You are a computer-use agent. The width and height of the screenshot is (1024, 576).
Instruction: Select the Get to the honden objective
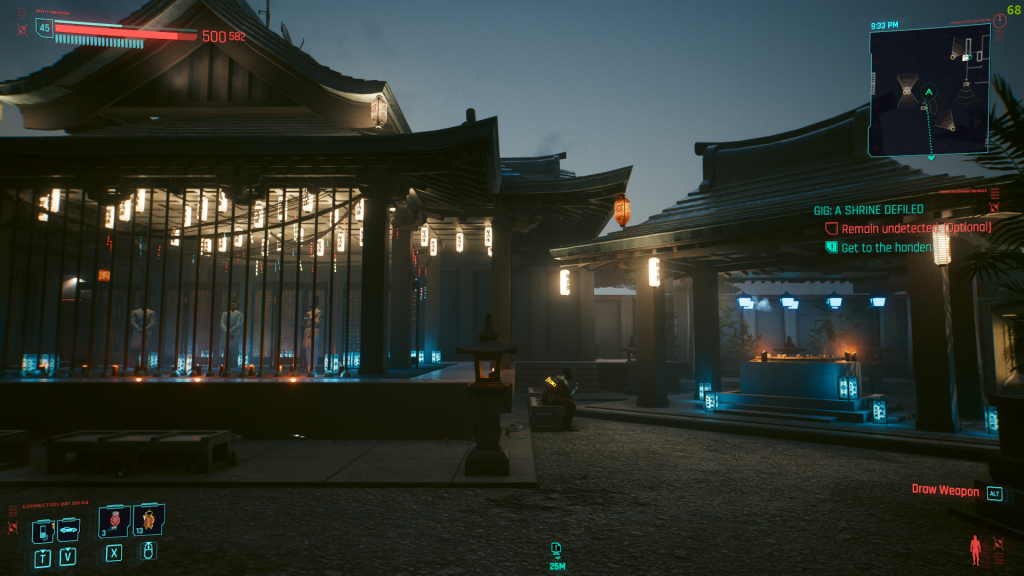885,247
